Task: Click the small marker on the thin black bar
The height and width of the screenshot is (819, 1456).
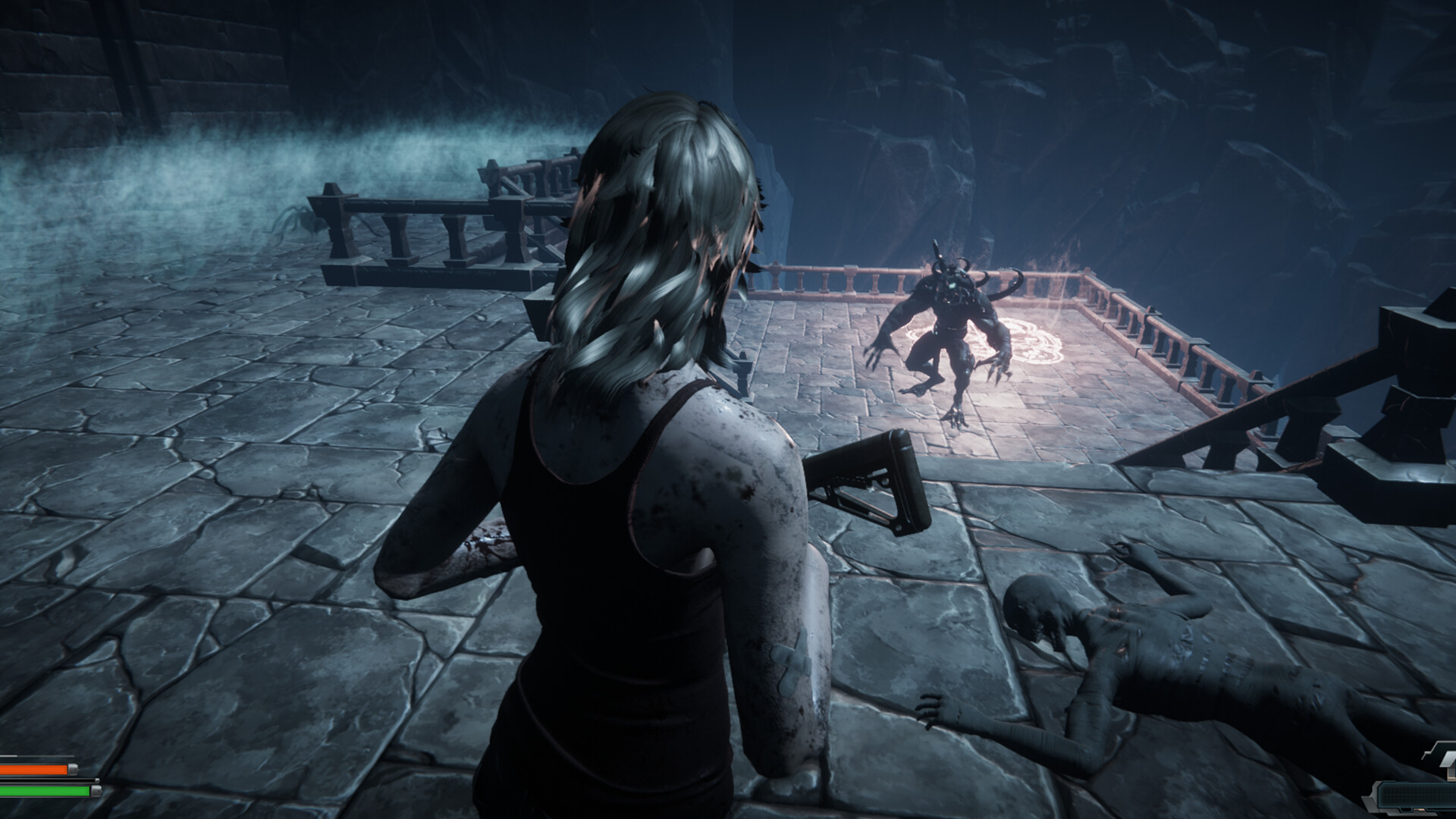Action: (x=97, y=780)
